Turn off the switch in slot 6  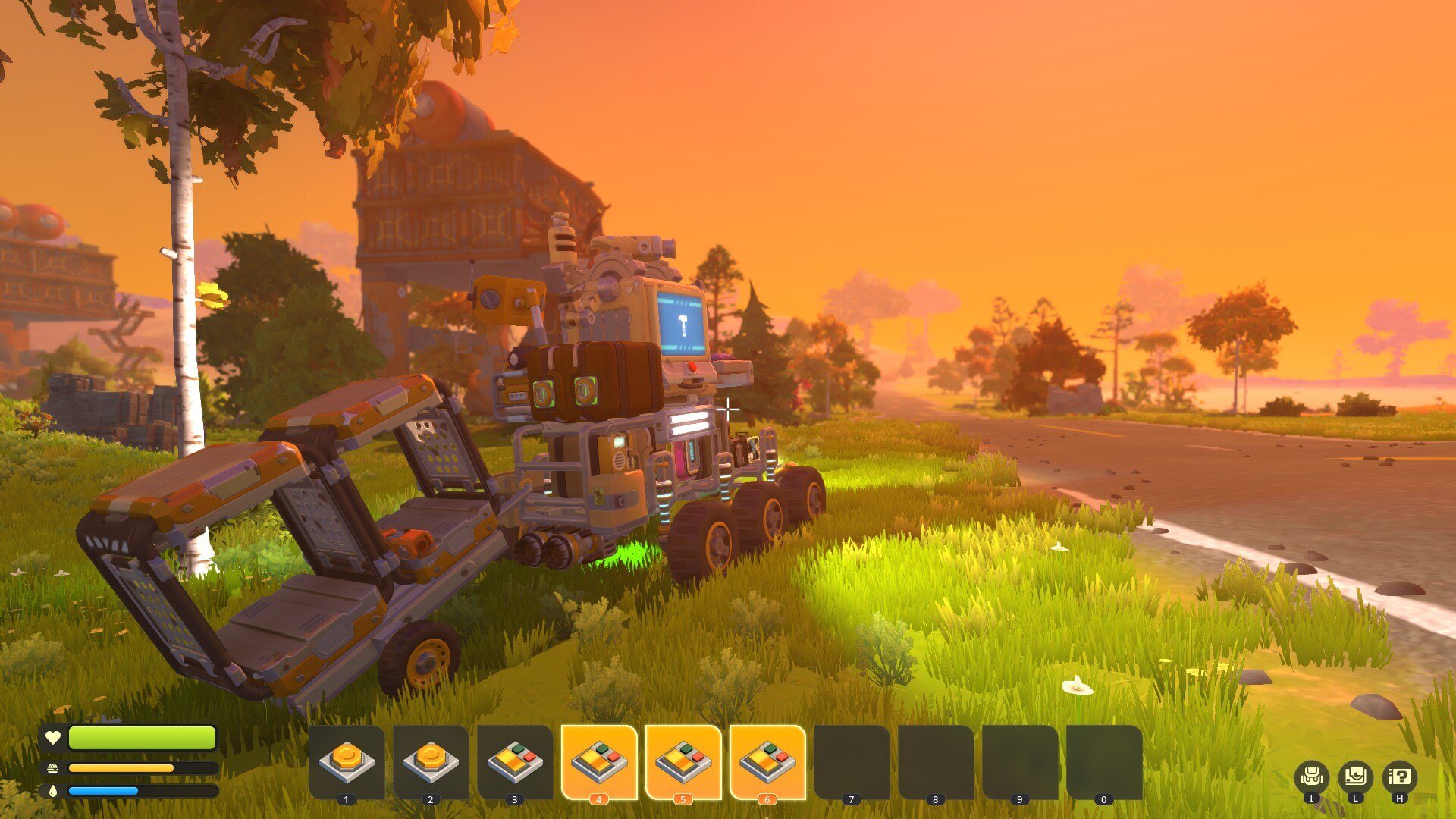[x=767, y=761]
